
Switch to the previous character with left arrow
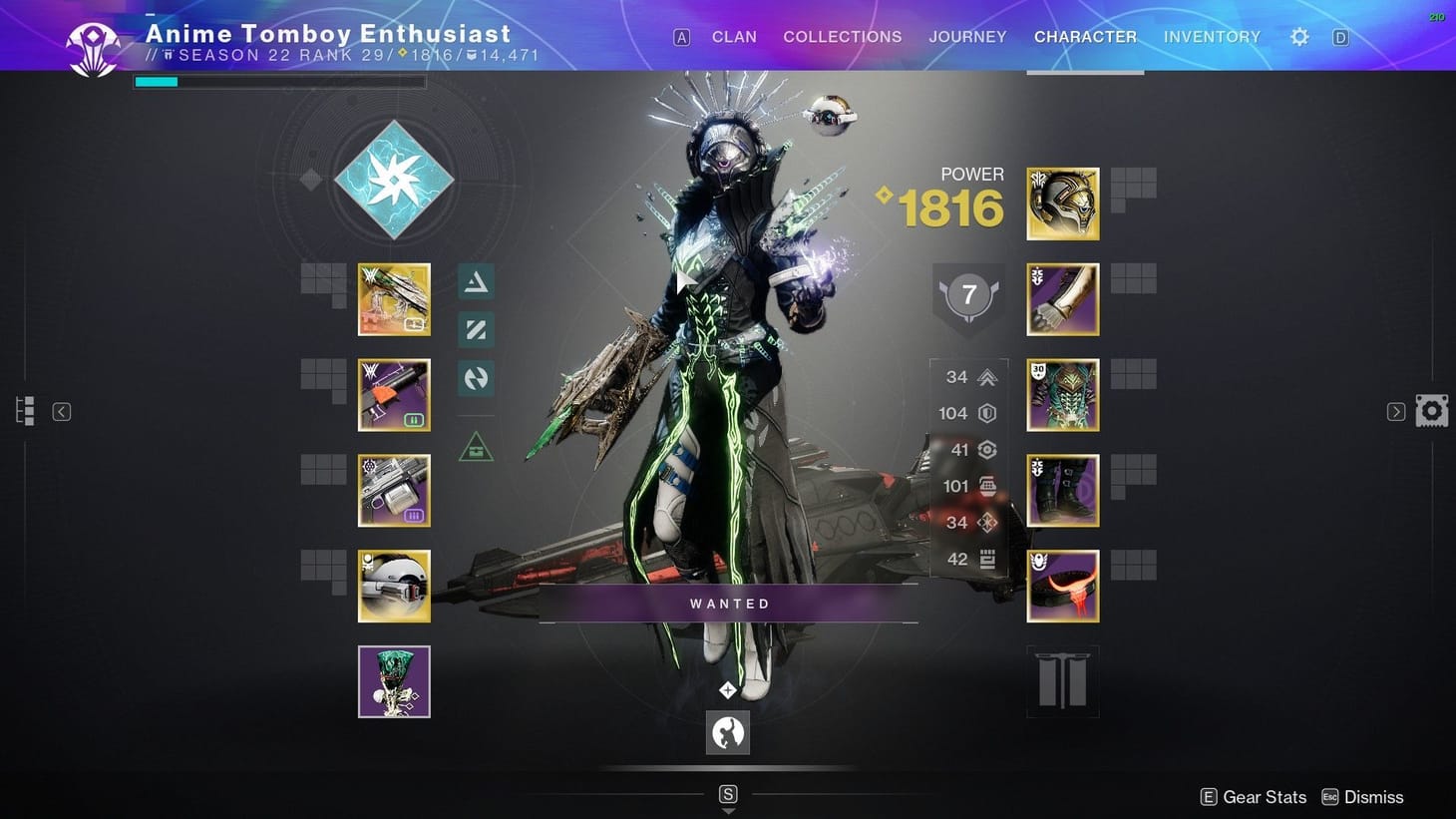click(61, 411)
